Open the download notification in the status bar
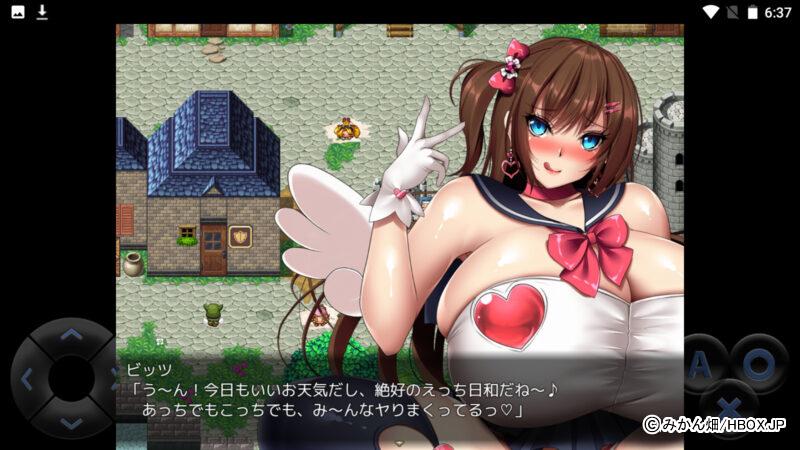The height and width of the screenshot is (450, 800). coord(42,12)
